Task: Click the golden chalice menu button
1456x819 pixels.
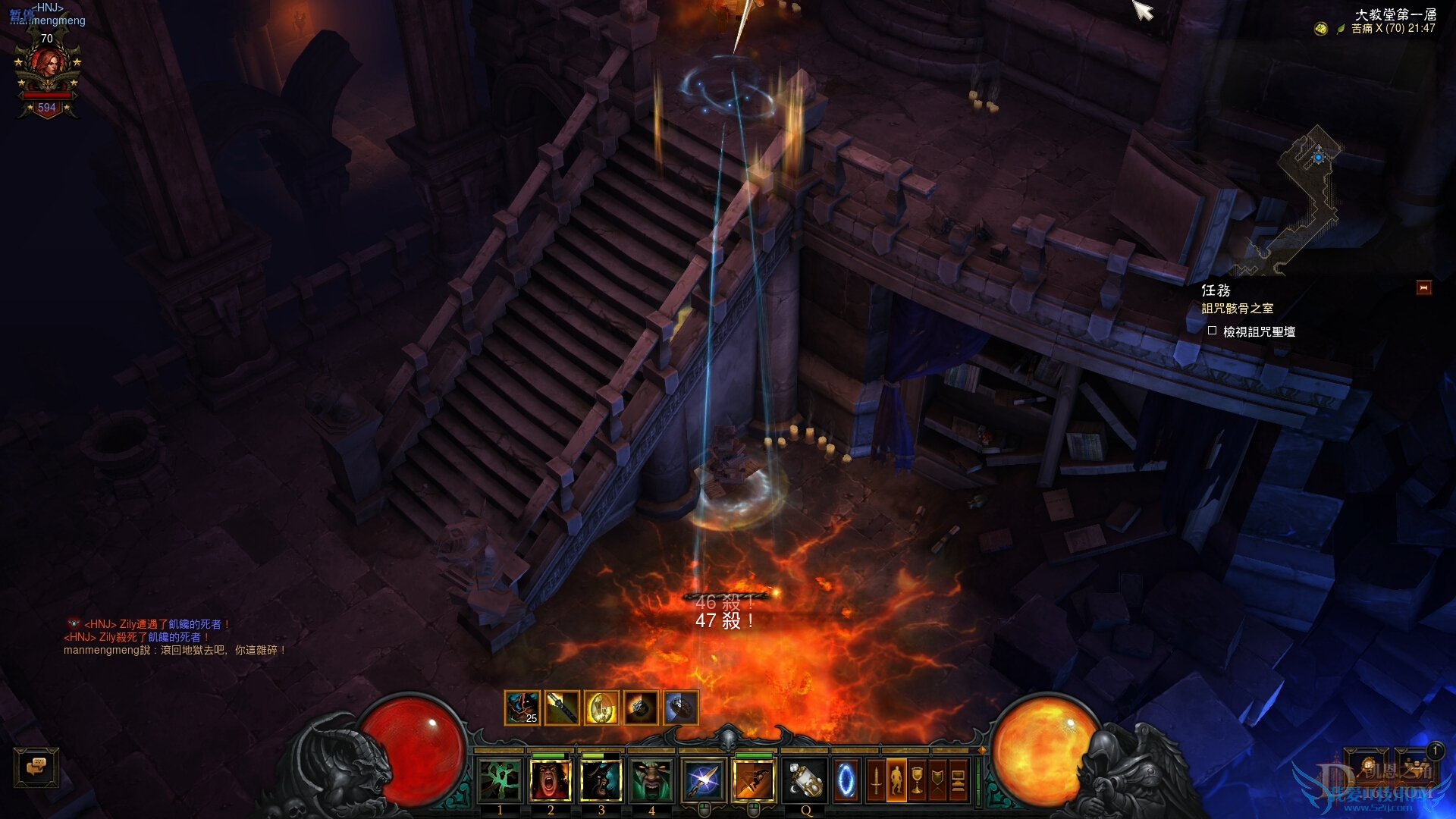Action: [917, 781]
